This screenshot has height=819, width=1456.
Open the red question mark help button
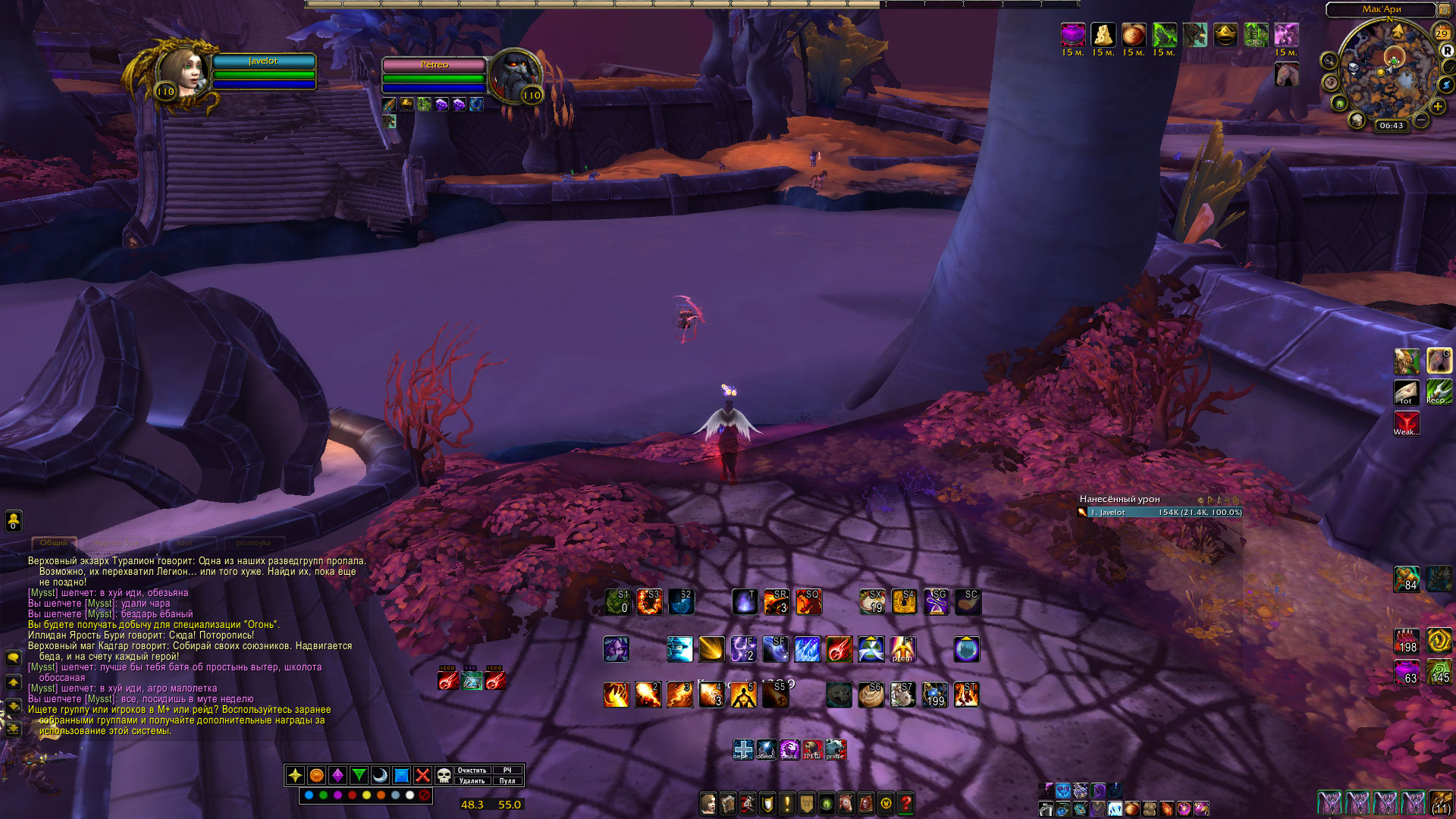click(905, 803)
